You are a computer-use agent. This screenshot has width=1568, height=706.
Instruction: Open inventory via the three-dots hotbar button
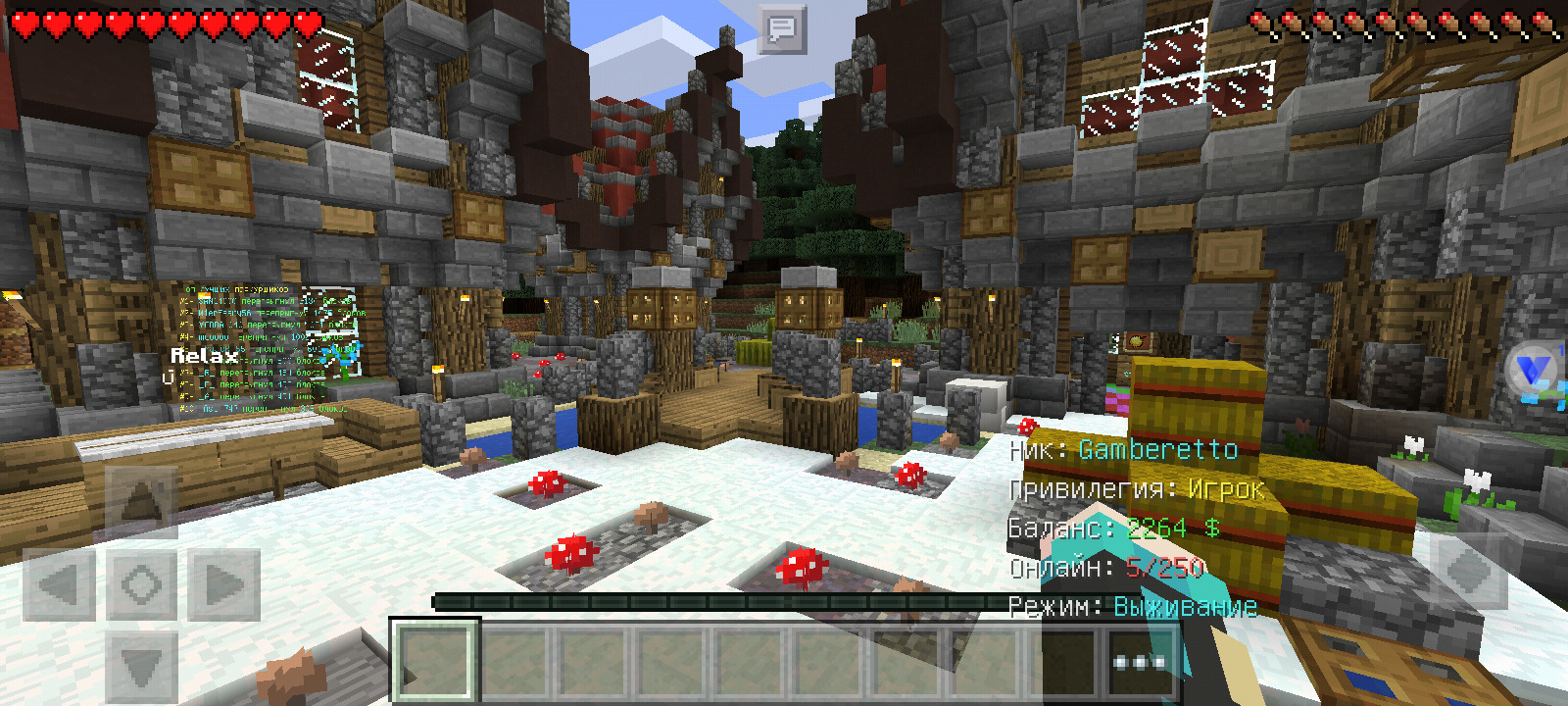[1139, 662]
